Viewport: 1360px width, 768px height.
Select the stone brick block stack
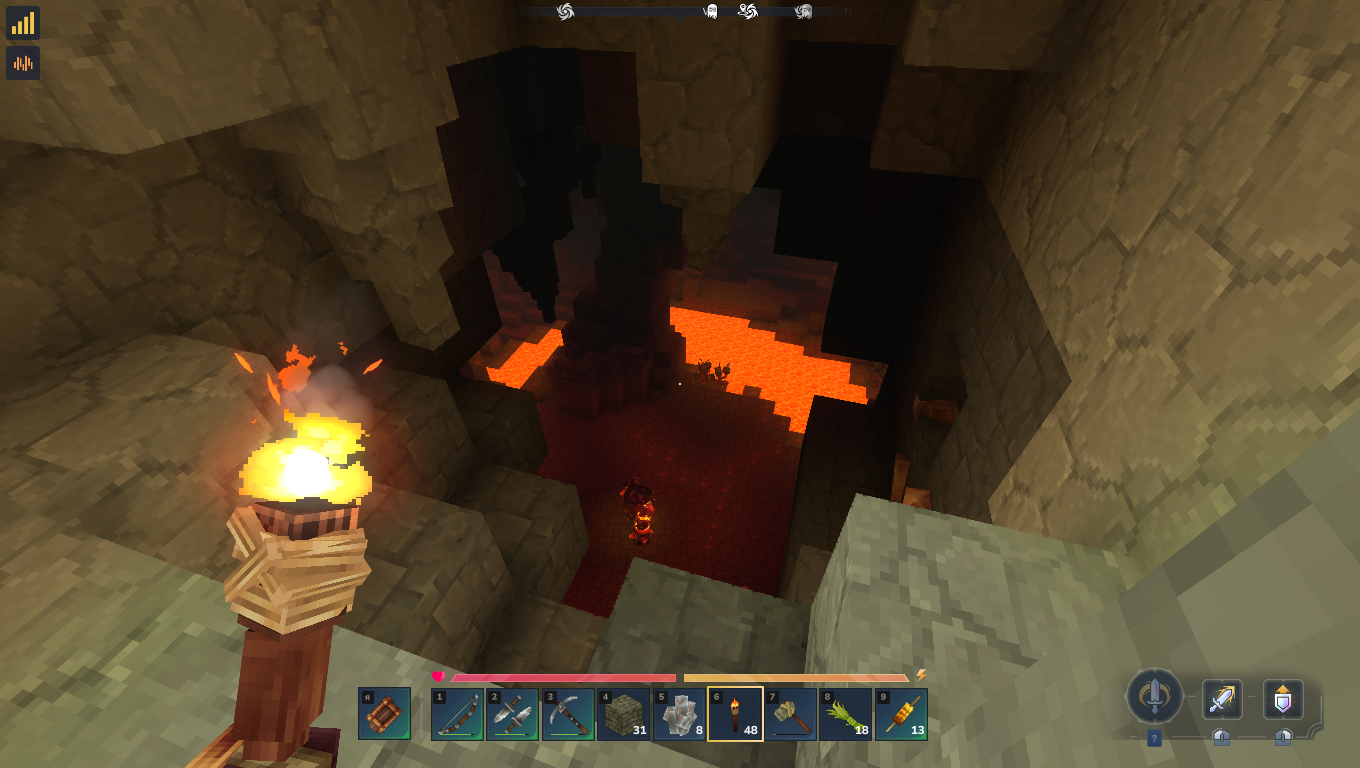point(624,714)
